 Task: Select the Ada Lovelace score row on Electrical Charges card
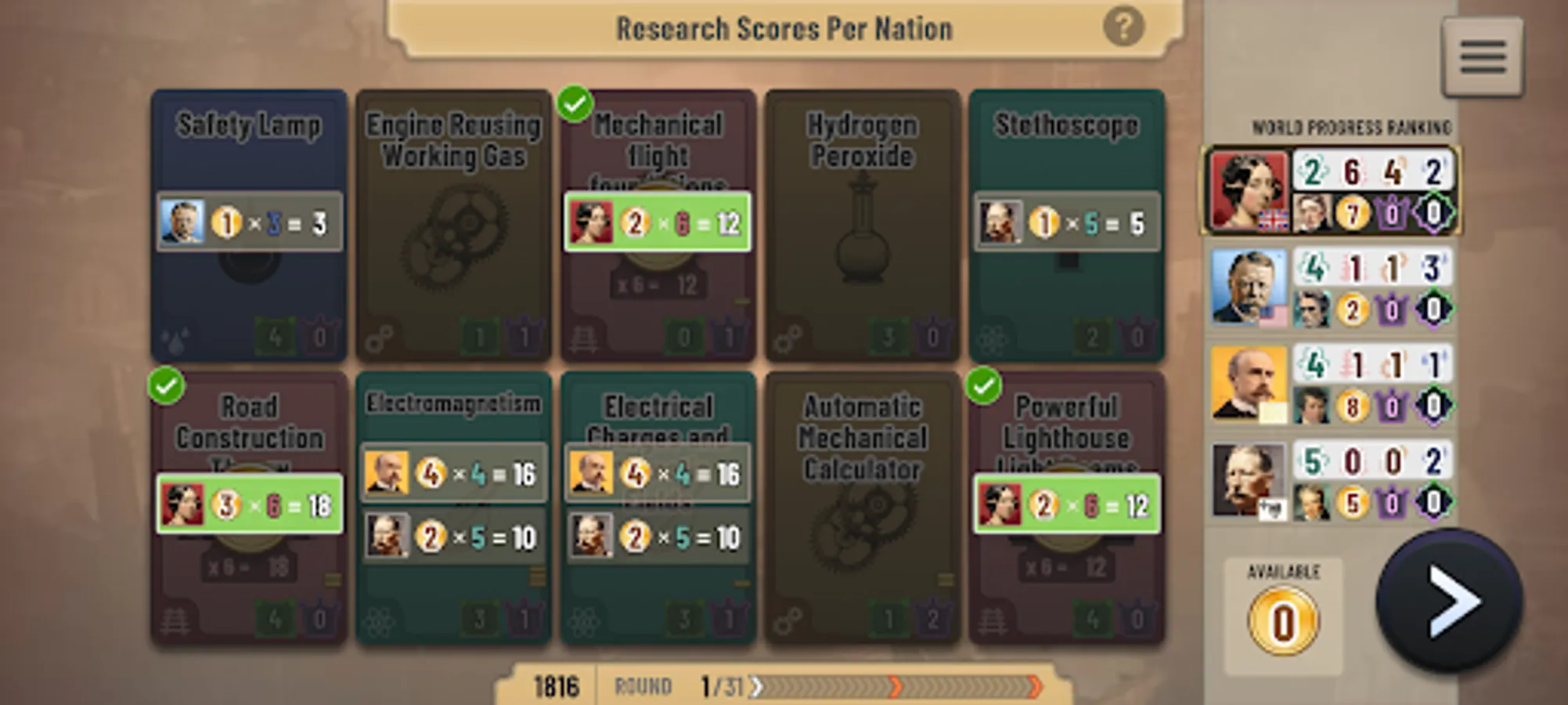[x=660, y=538]
